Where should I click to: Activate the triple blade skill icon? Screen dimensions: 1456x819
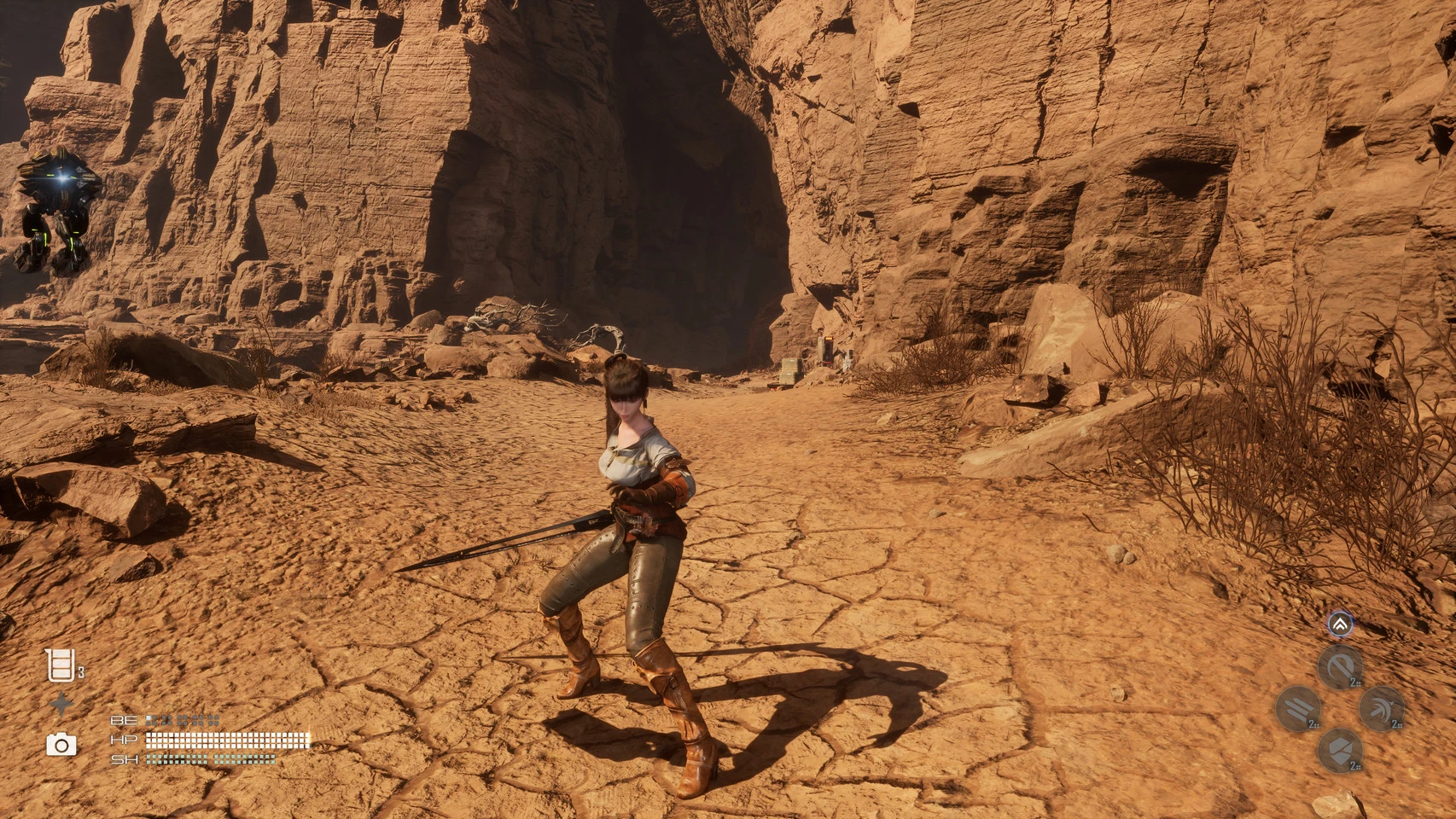pos(1298,709)
